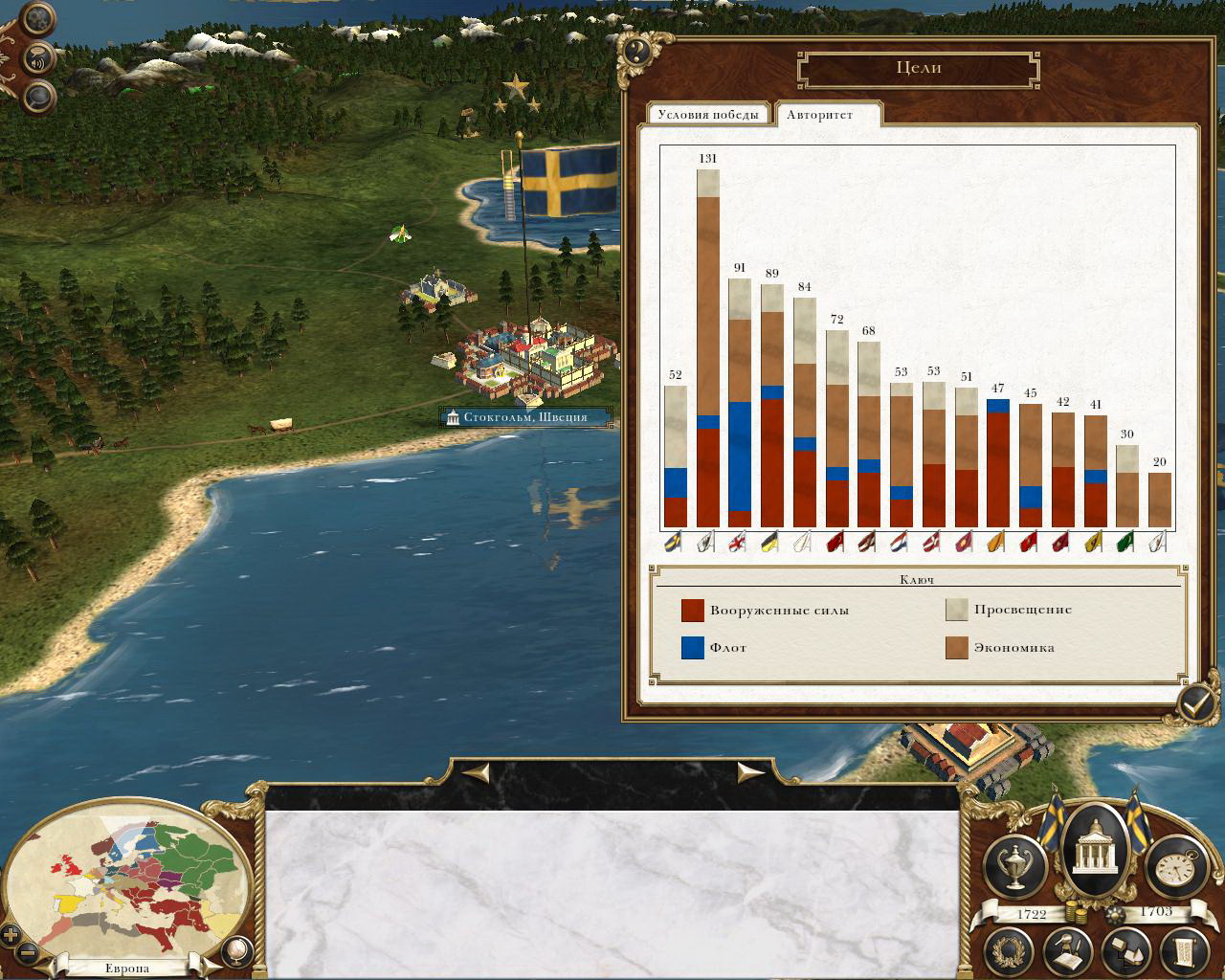The image size is (1225, 980).
Task: Zoom out the minimap with minus
Action: [28, 953]
